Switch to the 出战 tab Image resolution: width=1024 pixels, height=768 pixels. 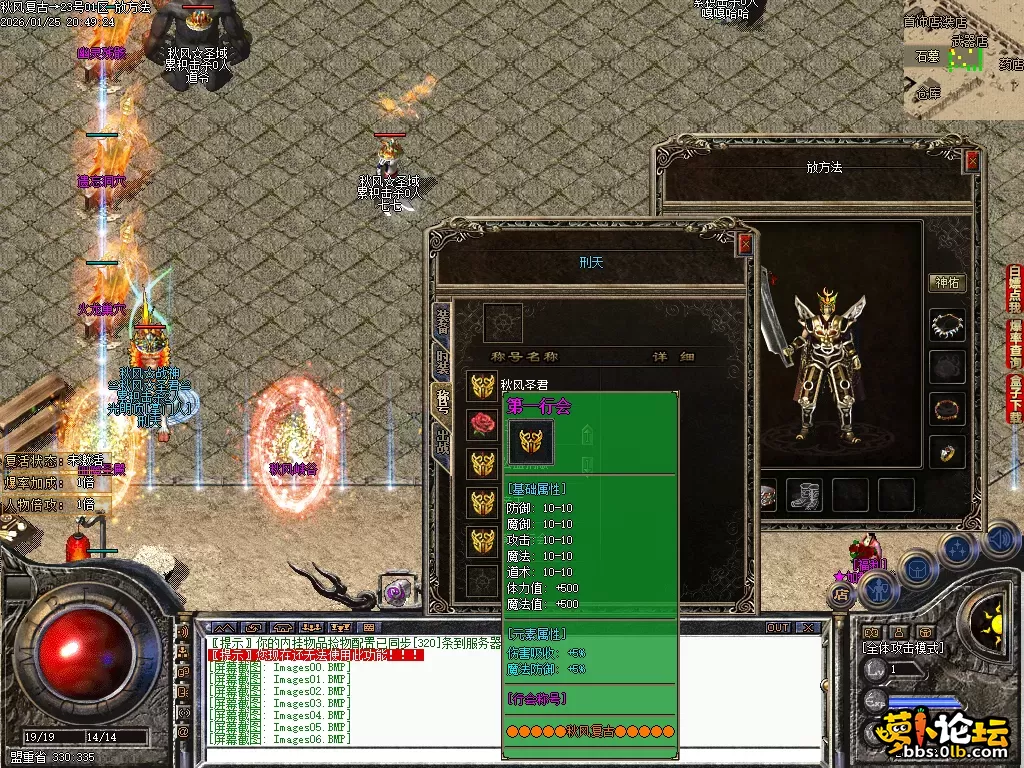pos(442,444)
